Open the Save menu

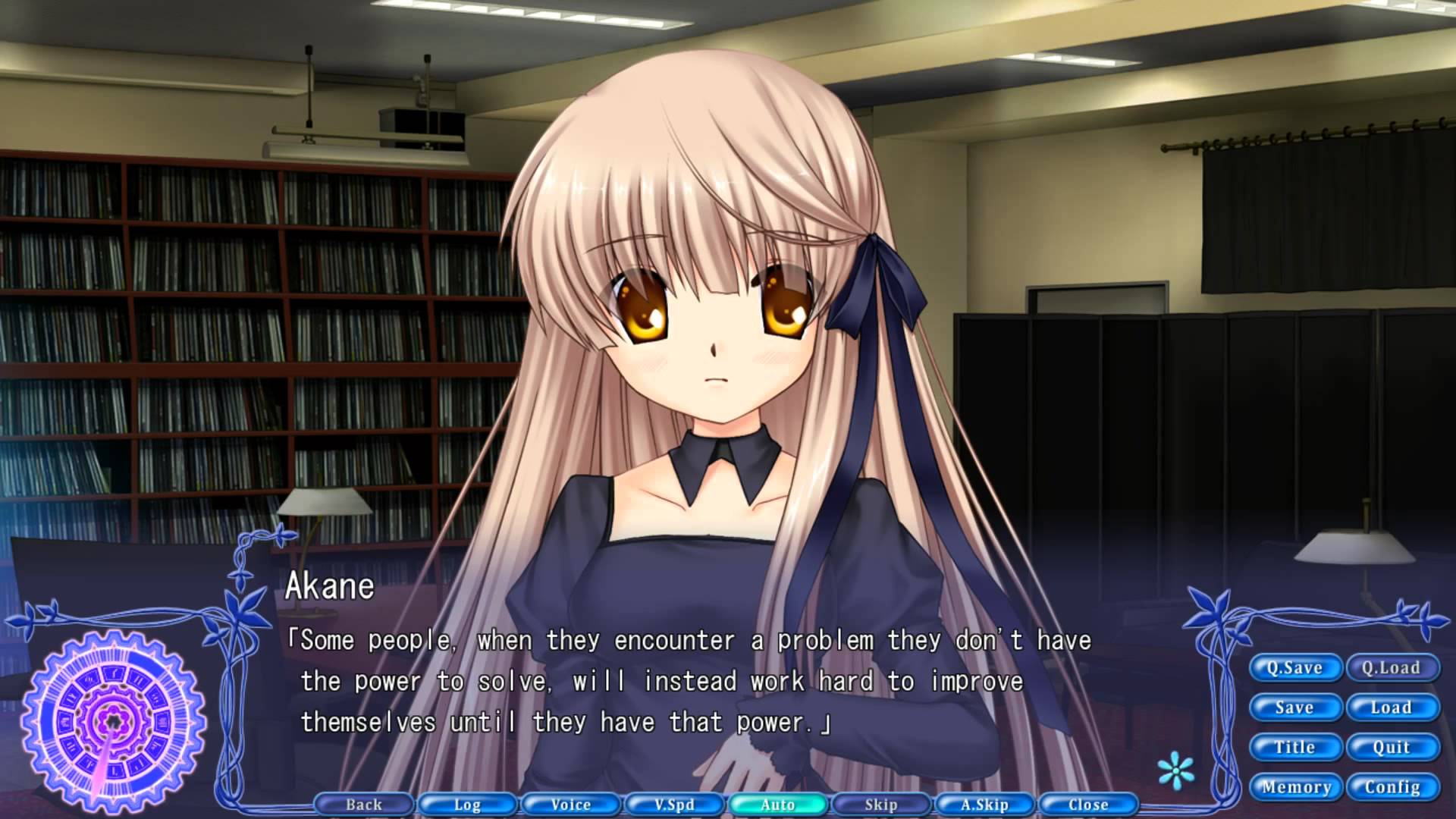(x=1294, y=708)
